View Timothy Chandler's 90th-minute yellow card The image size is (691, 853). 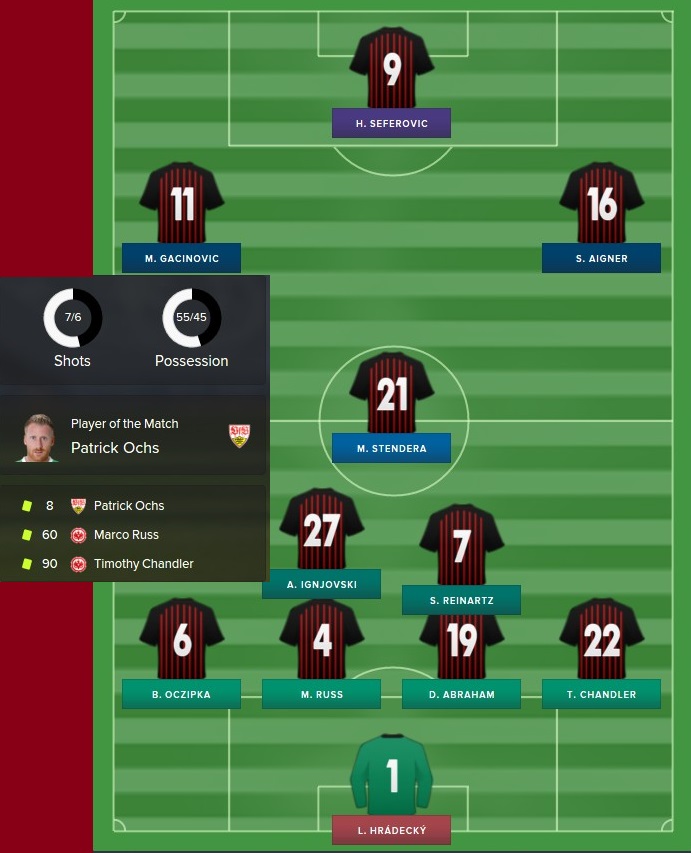click(x=143, y=564)
